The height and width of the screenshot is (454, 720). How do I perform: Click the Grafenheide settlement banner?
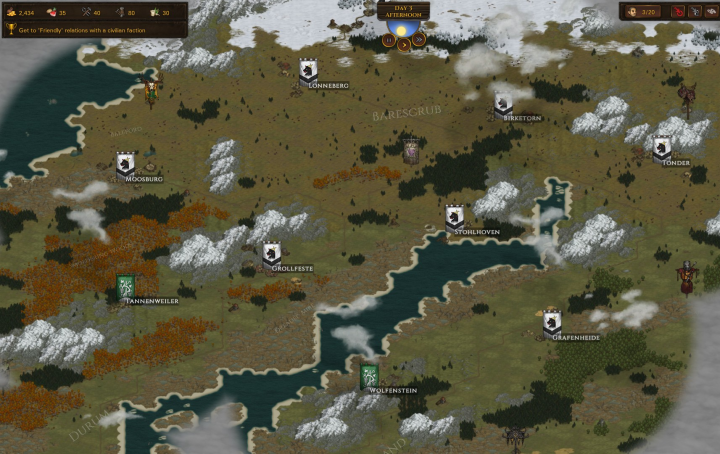pyautogui.click(x=552, y=322)
